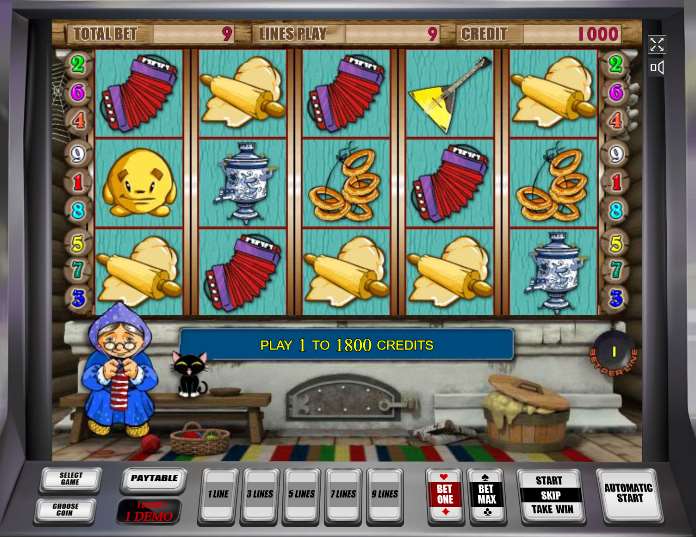
Task: Select the 3 Lines button
Action: coord(260,495)
